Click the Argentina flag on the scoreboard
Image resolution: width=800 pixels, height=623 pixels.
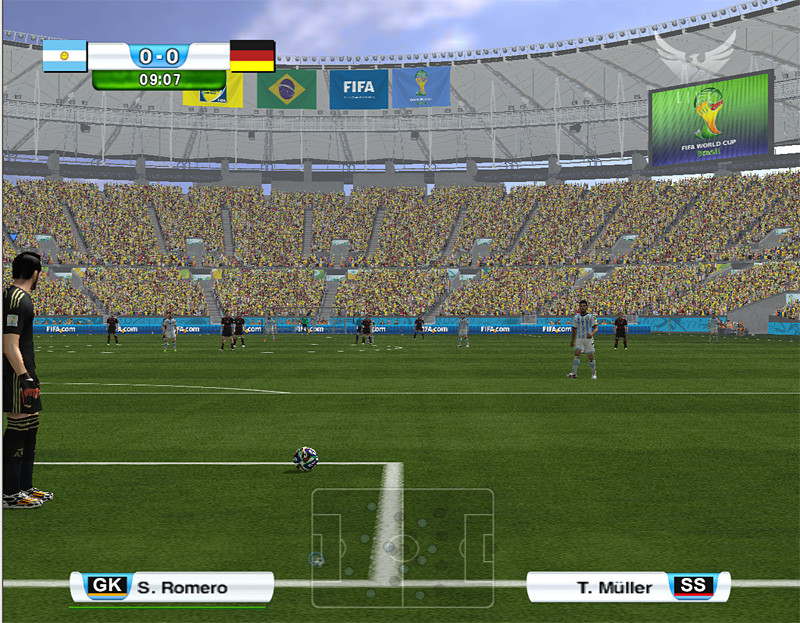(65, 56)
